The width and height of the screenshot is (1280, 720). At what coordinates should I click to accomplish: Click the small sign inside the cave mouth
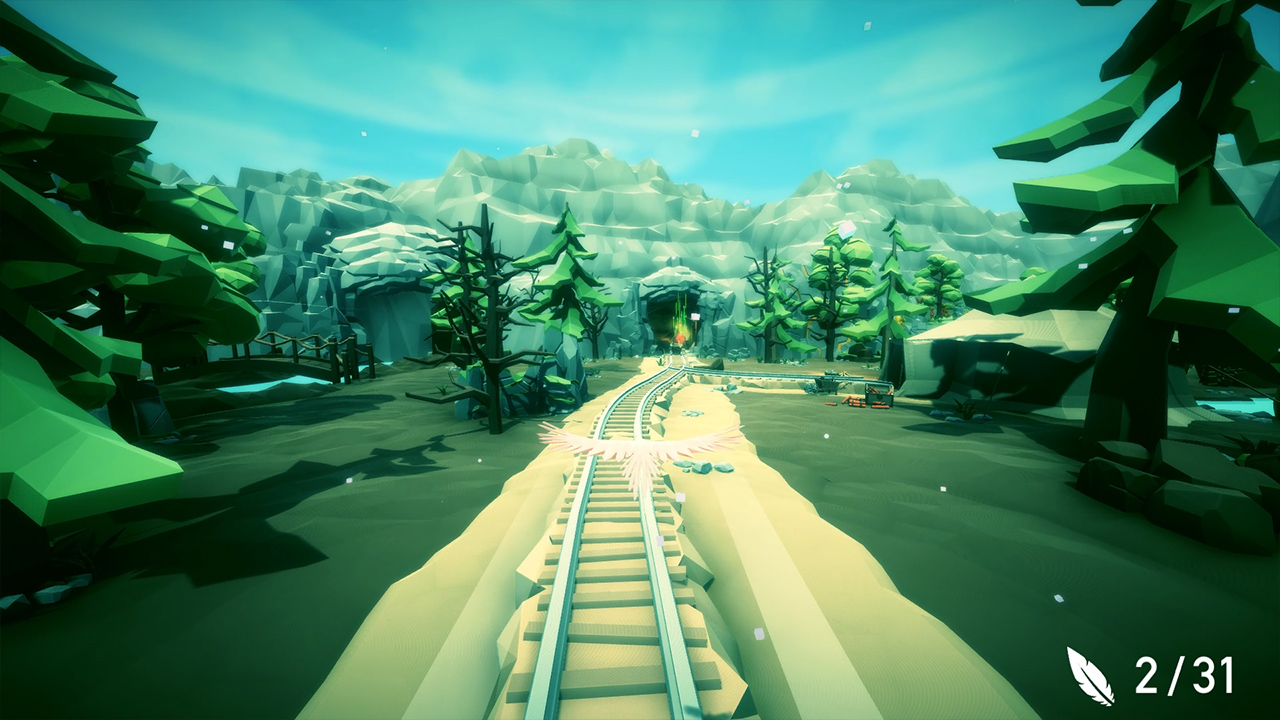point(695,316)
